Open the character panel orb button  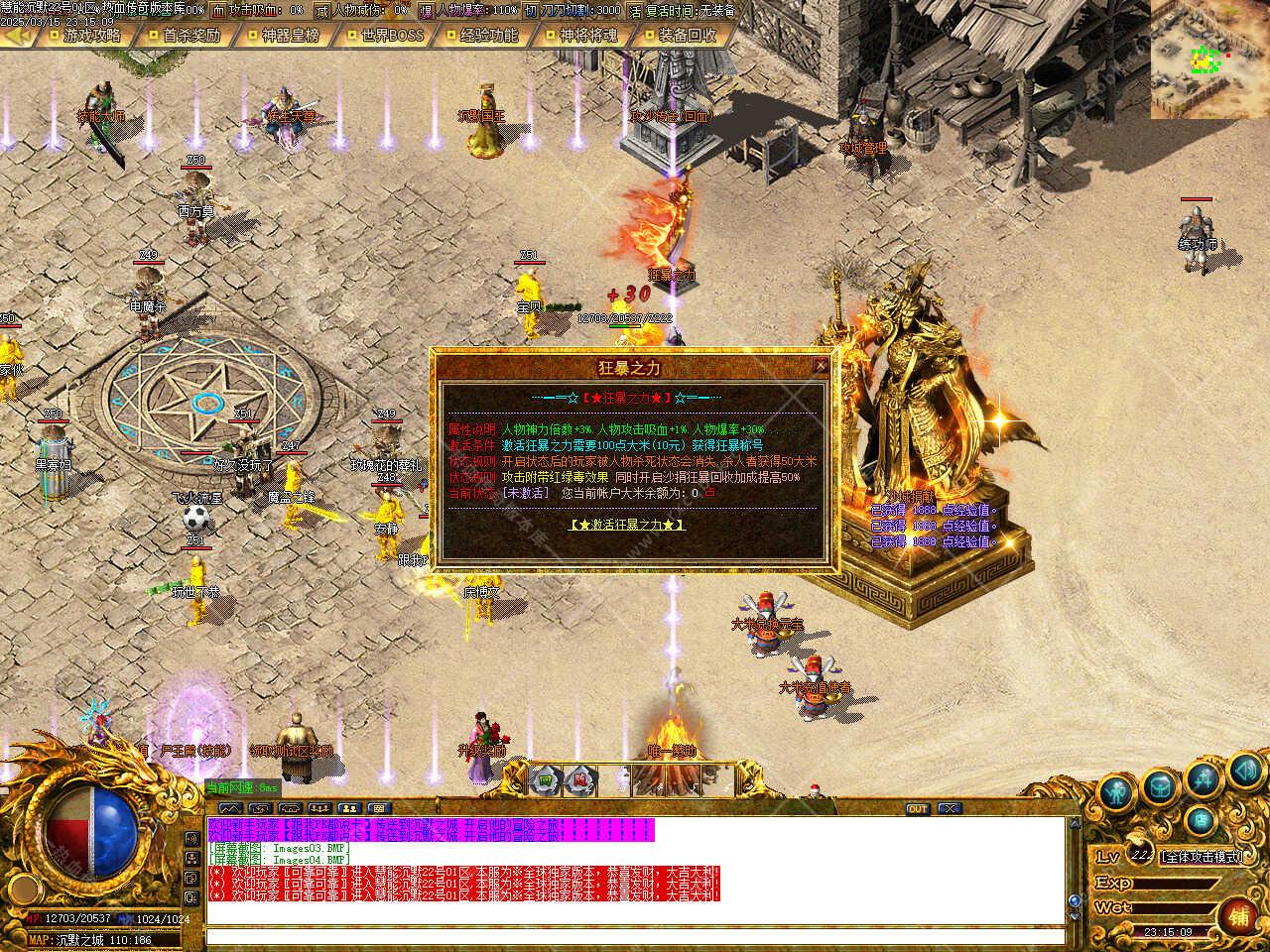click(1117, 793)
